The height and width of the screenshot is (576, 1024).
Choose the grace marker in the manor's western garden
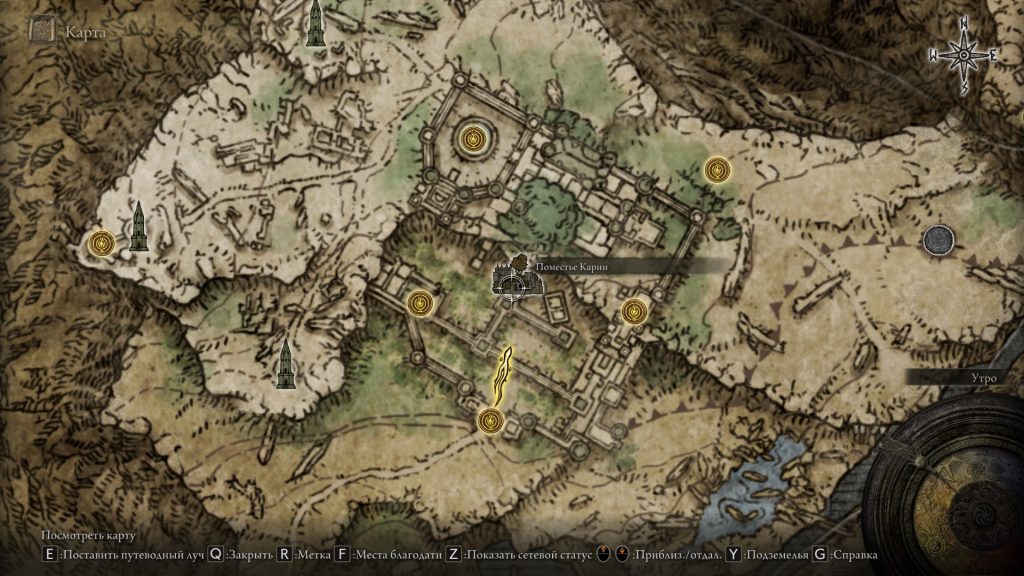pyautogui.click(x=422, y=301)
